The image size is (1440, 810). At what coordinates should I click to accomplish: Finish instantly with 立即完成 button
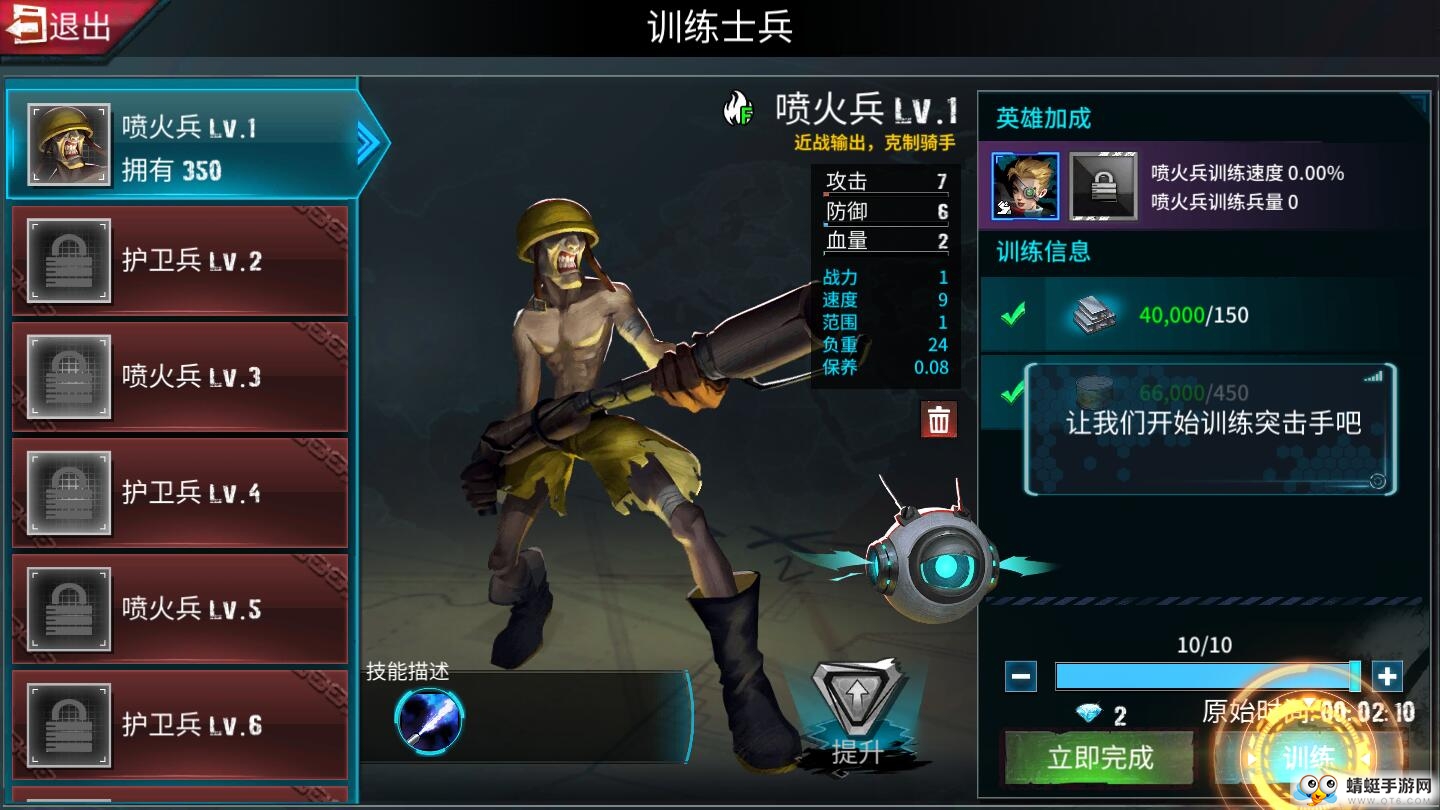tap(1100, 757)
